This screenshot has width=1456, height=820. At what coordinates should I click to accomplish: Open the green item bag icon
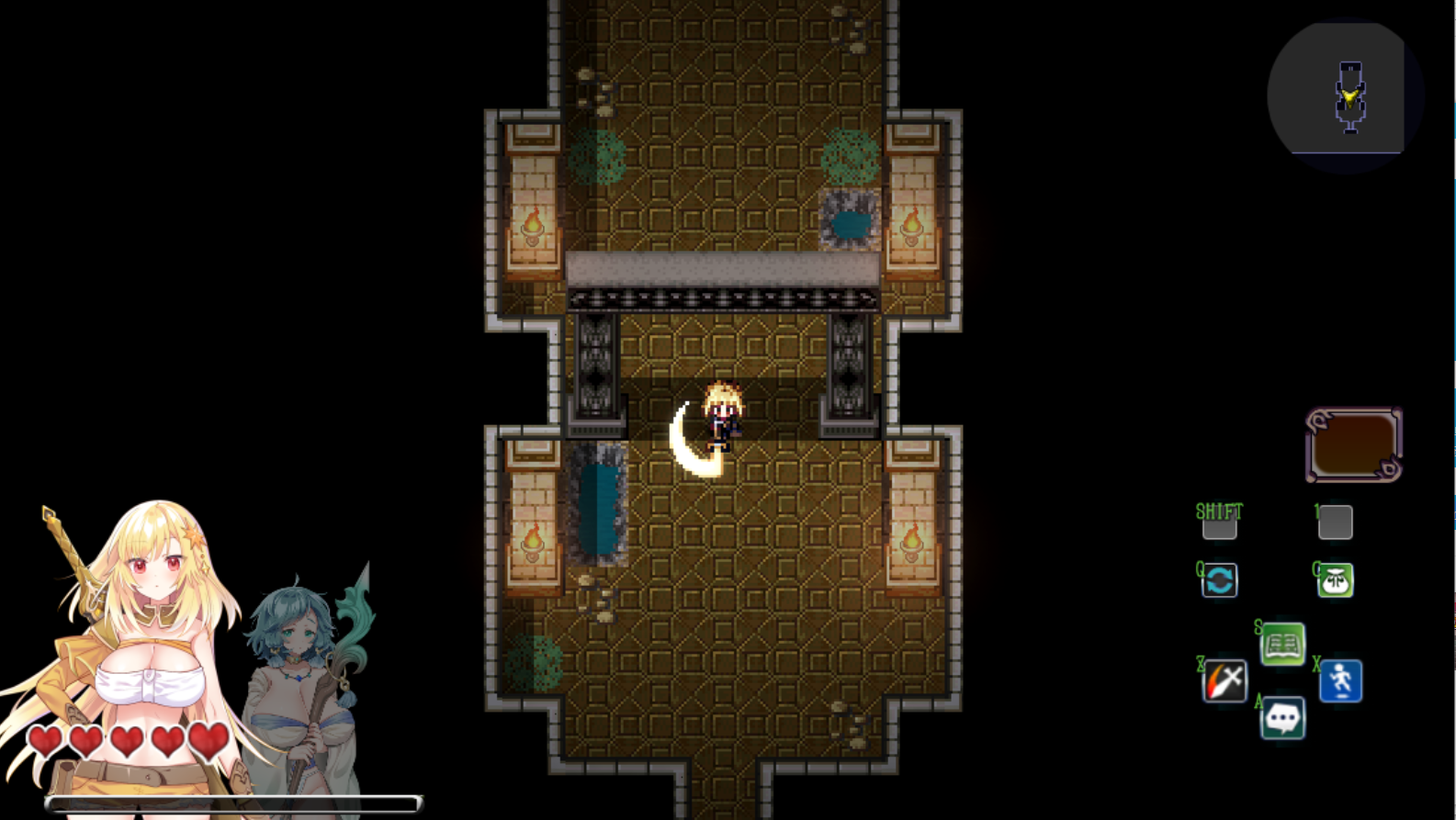pyautogui.click(x=1335, y=580)
